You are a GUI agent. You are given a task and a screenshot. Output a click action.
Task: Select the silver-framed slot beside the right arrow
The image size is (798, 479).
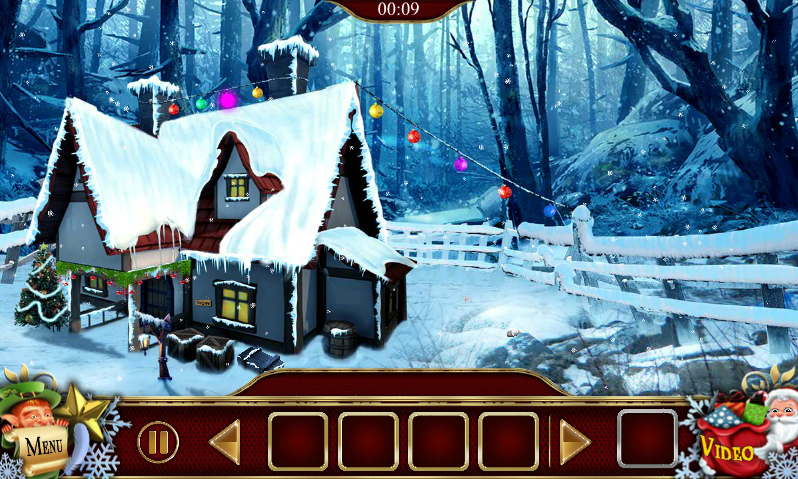tap(647, 439)
